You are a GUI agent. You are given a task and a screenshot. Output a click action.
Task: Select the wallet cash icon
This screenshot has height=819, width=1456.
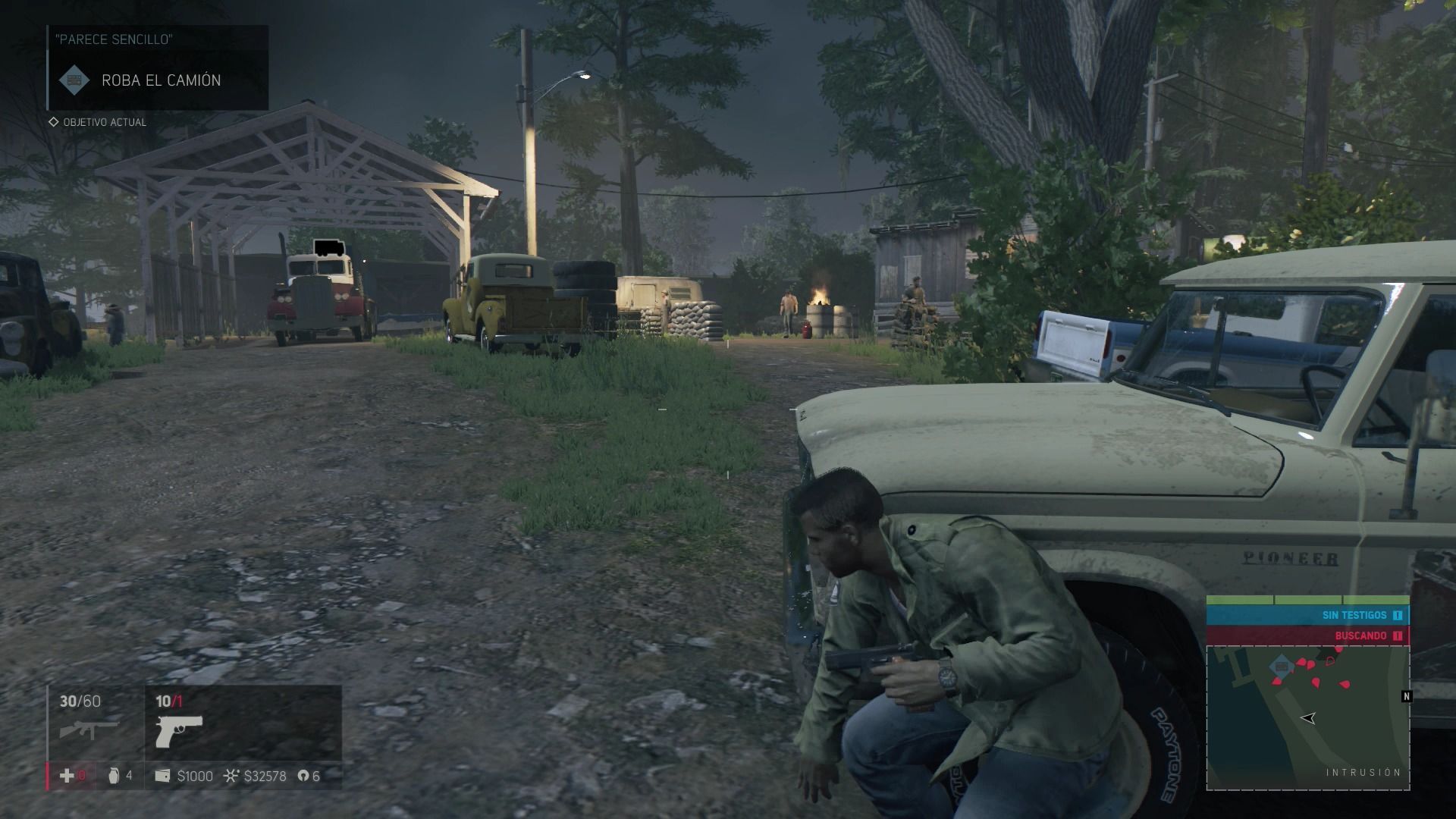click(x=162, y=776)
